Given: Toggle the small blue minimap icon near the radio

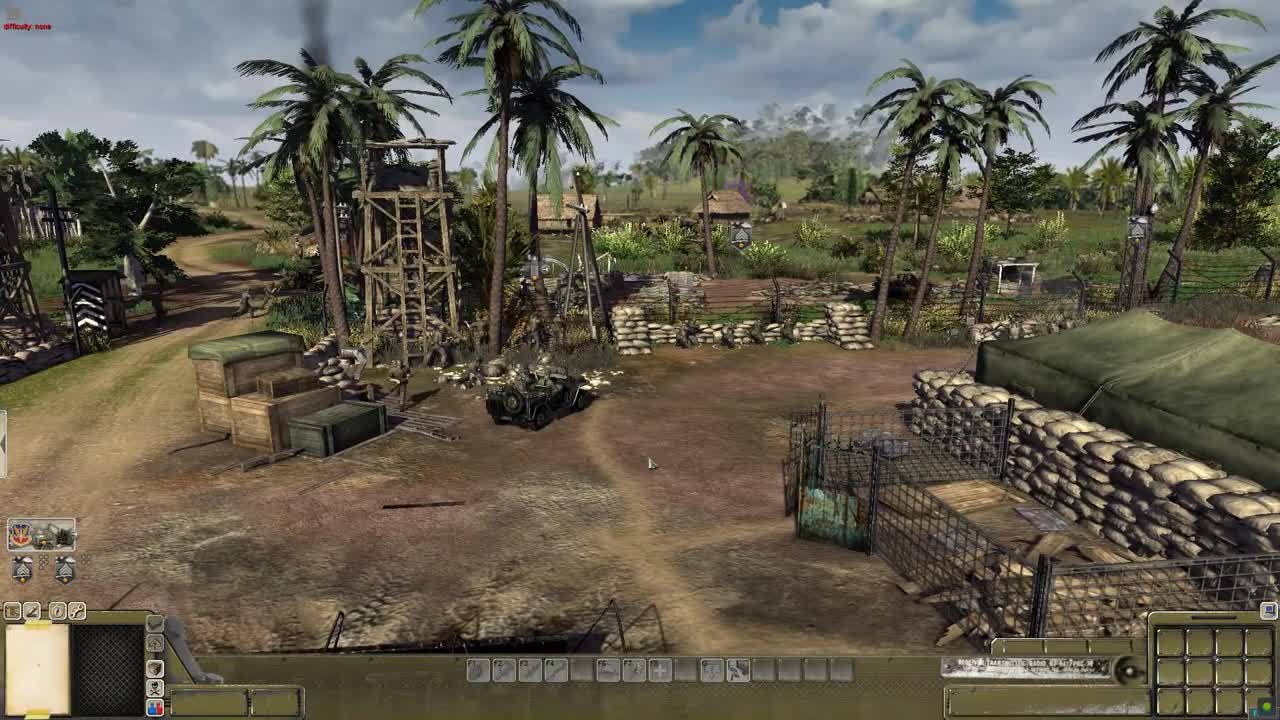Looking at the screenshot, I should (x=1268, y=612).
